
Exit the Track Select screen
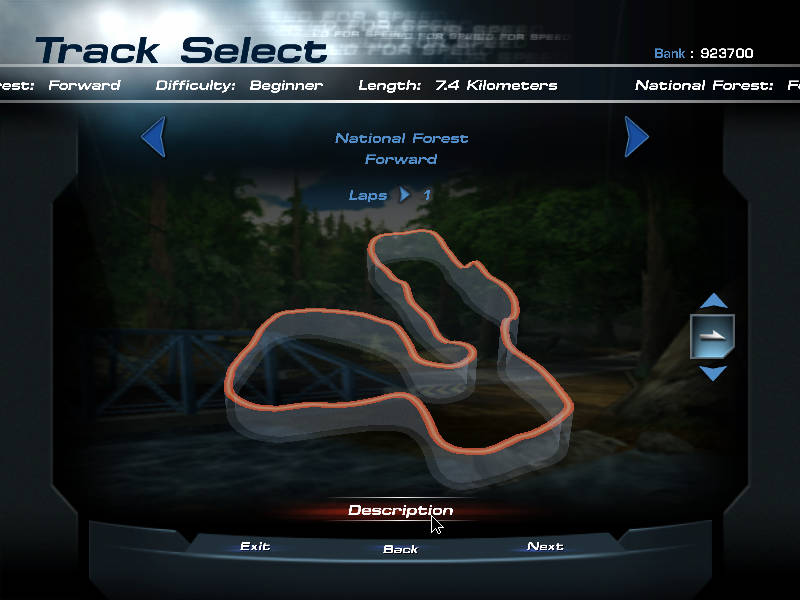coord(255,546)
